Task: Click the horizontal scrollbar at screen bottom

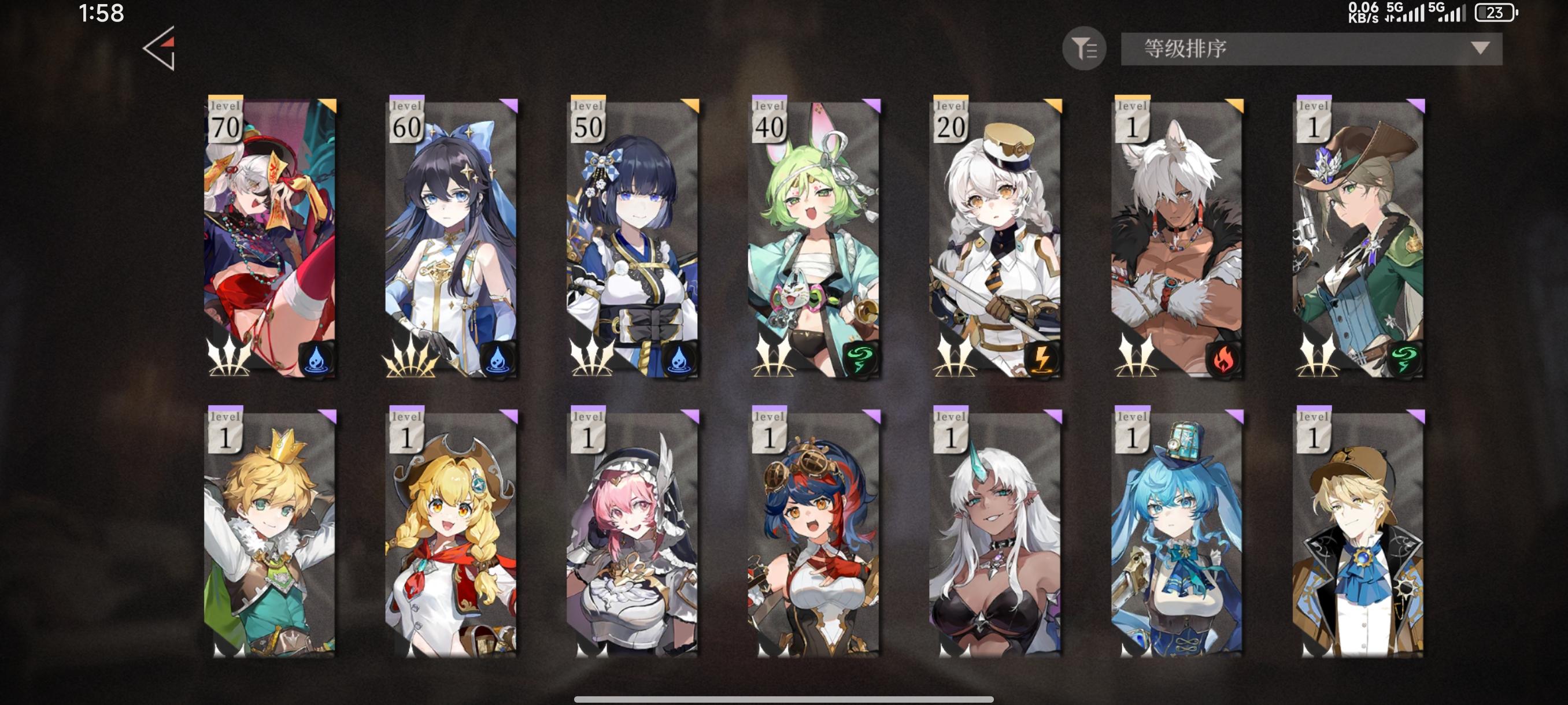Action: tap(784, 698)
